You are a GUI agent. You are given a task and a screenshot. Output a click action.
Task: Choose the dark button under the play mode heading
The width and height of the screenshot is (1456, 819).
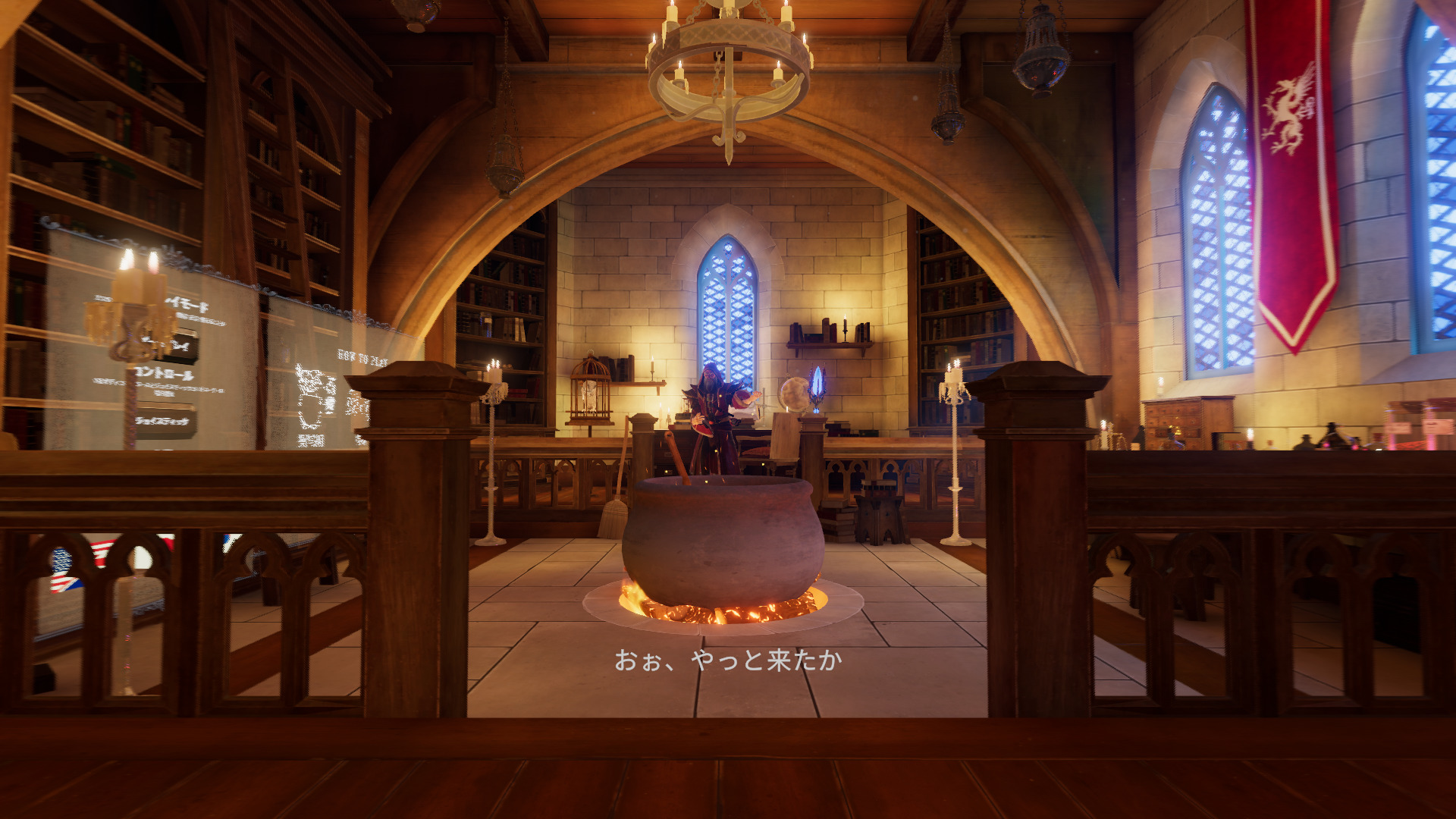(179, 347)
